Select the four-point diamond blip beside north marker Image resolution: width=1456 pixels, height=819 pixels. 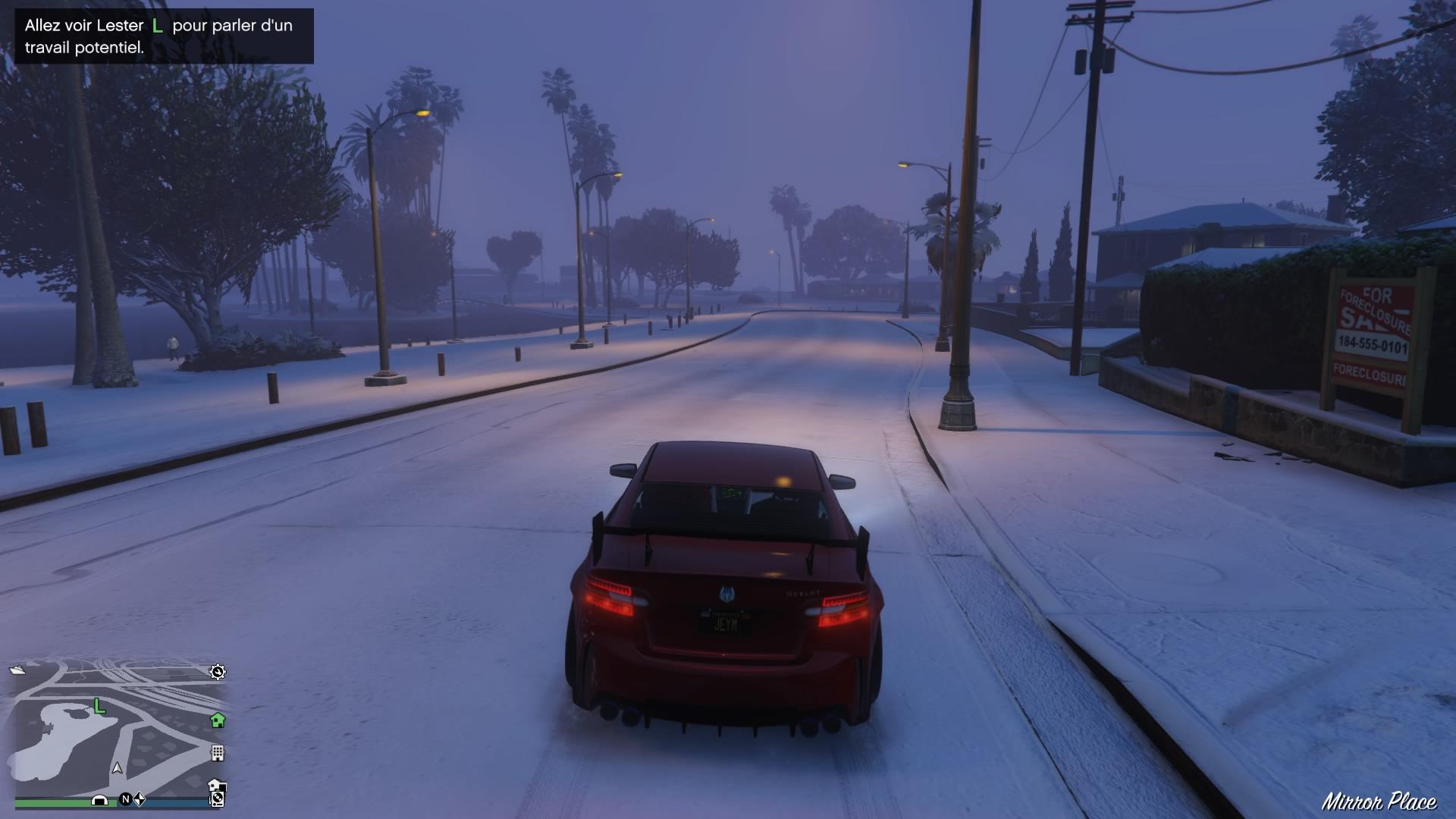pos(140,799)
